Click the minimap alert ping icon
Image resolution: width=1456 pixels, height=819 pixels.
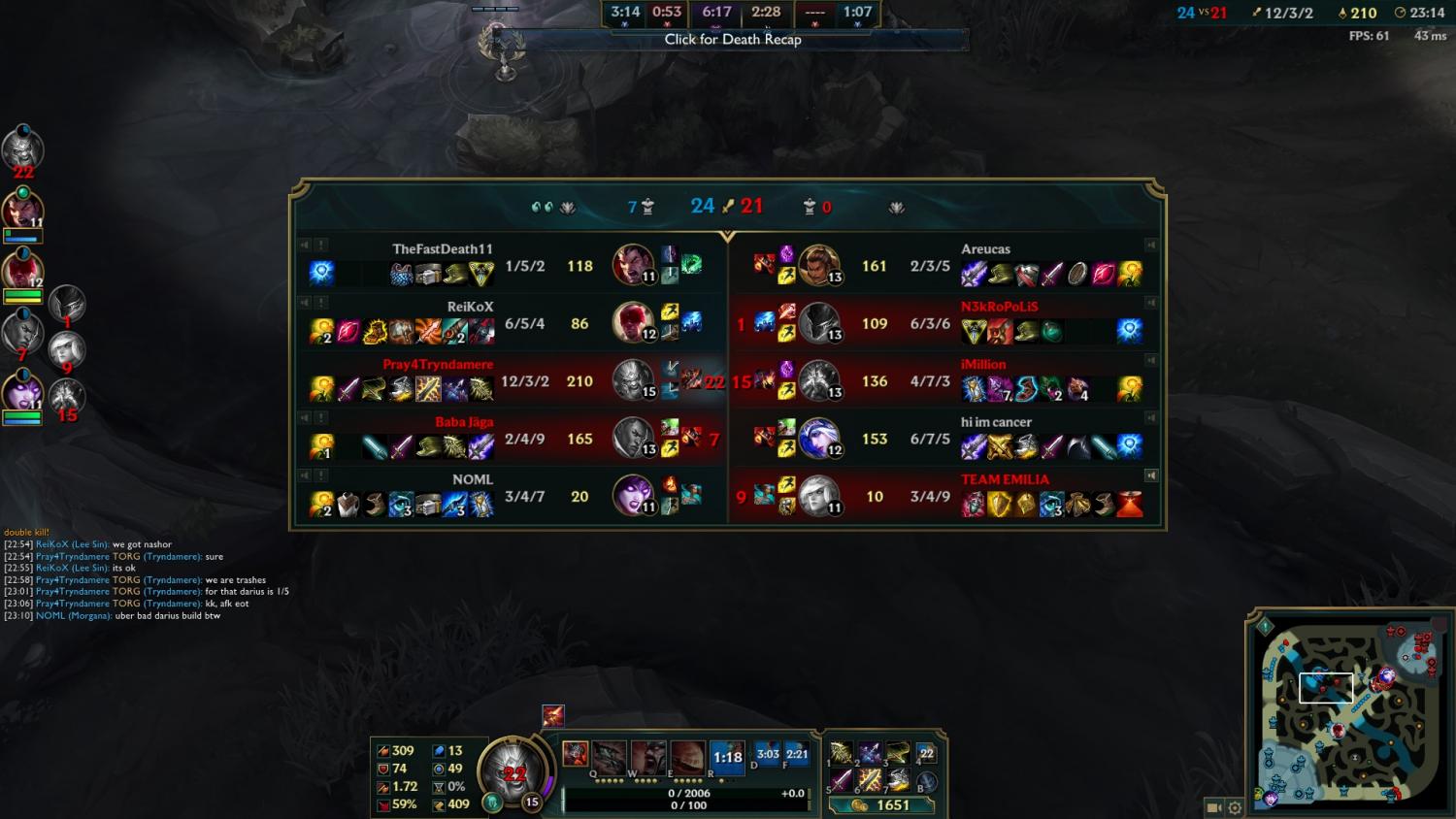(x=1265, y=627)
